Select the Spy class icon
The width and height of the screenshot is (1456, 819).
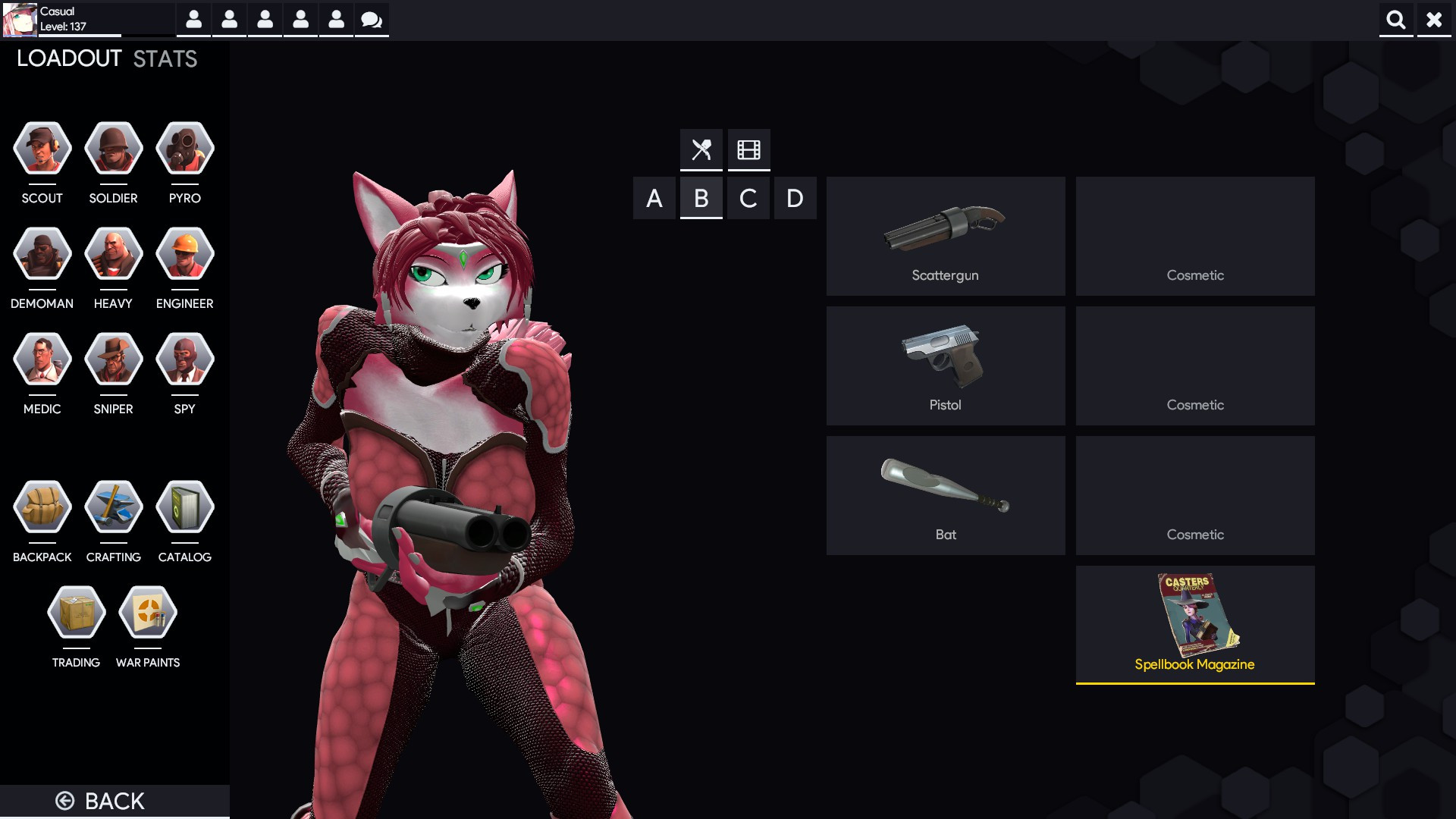click(x=184, y=359)
